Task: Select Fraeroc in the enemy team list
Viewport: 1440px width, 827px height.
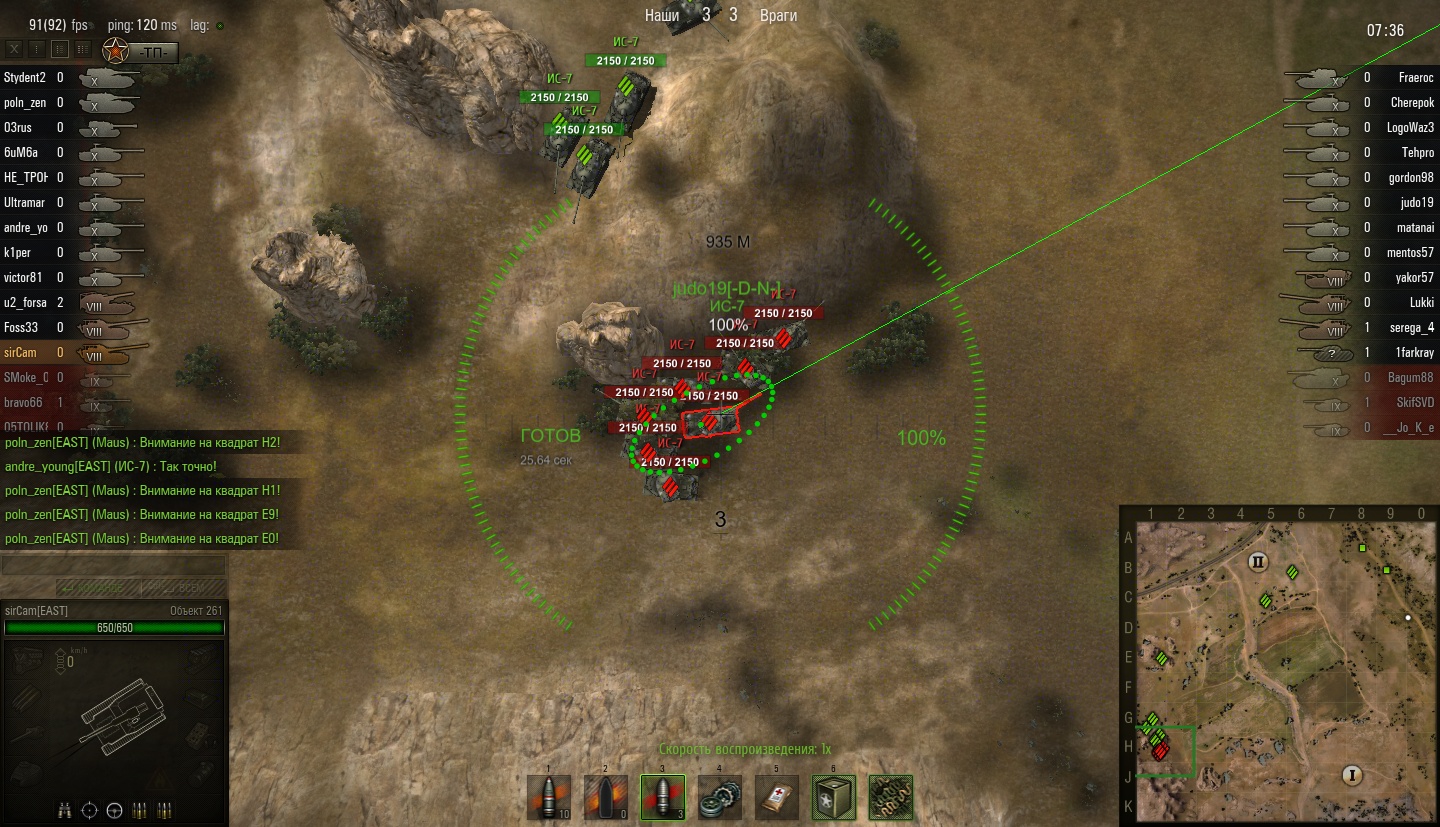Action: [1416, 77]
